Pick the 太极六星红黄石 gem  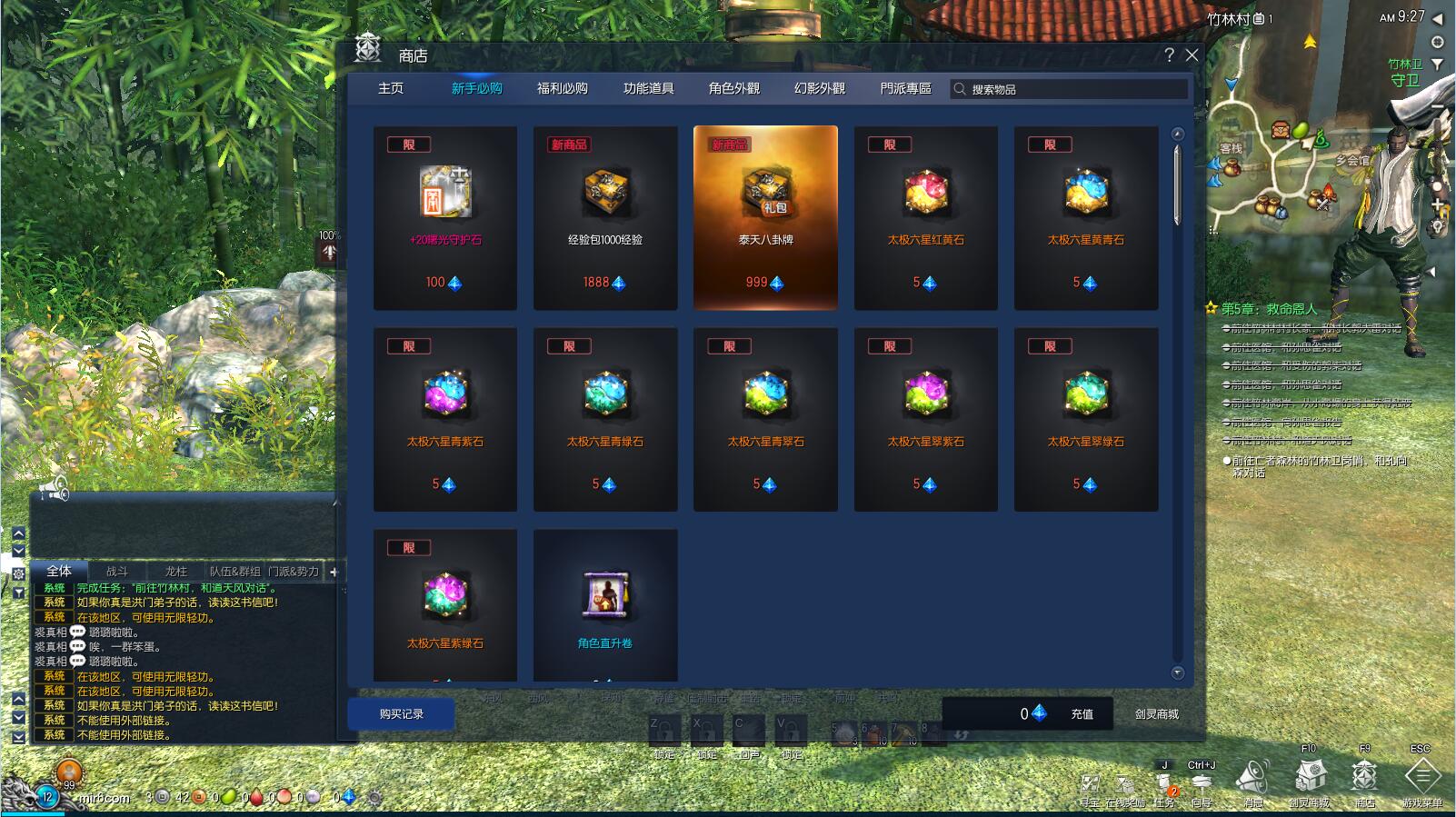tap(925, 217)
